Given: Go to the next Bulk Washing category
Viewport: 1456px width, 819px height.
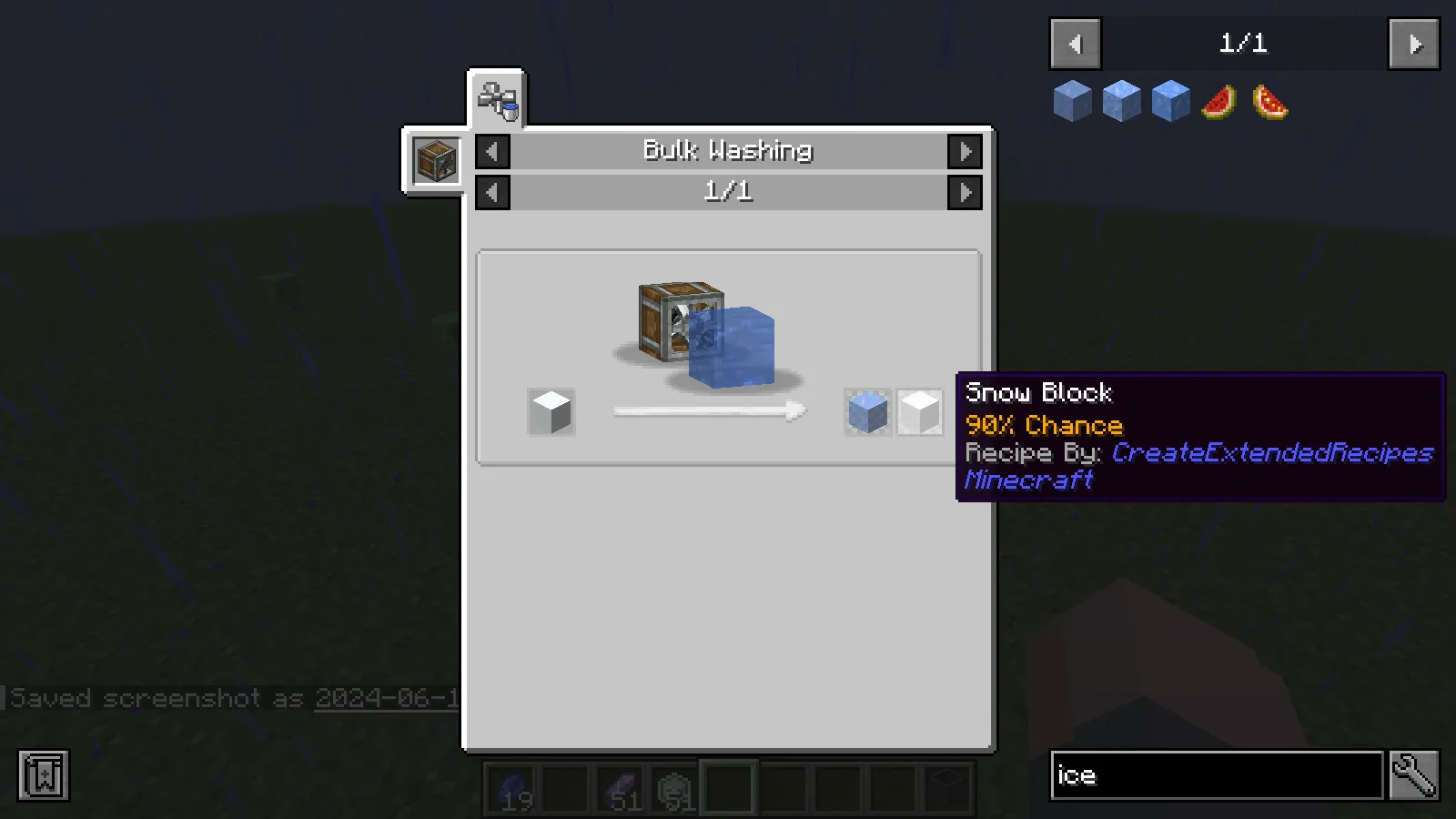Looking at the screenshot, I should point(966,151).
